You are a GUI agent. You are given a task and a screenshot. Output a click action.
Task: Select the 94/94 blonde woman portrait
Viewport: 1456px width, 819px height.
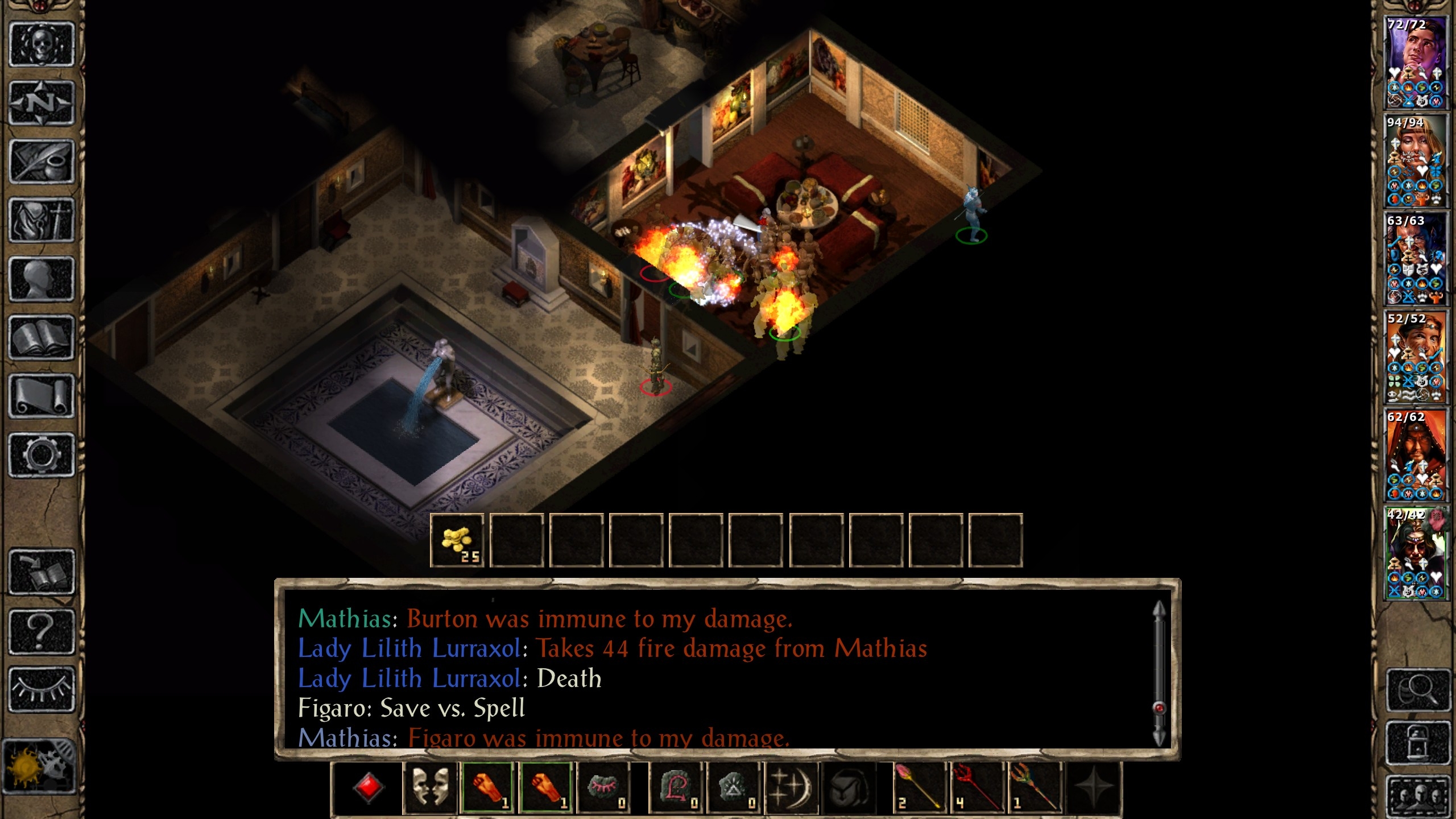(x=1416, y=161)
